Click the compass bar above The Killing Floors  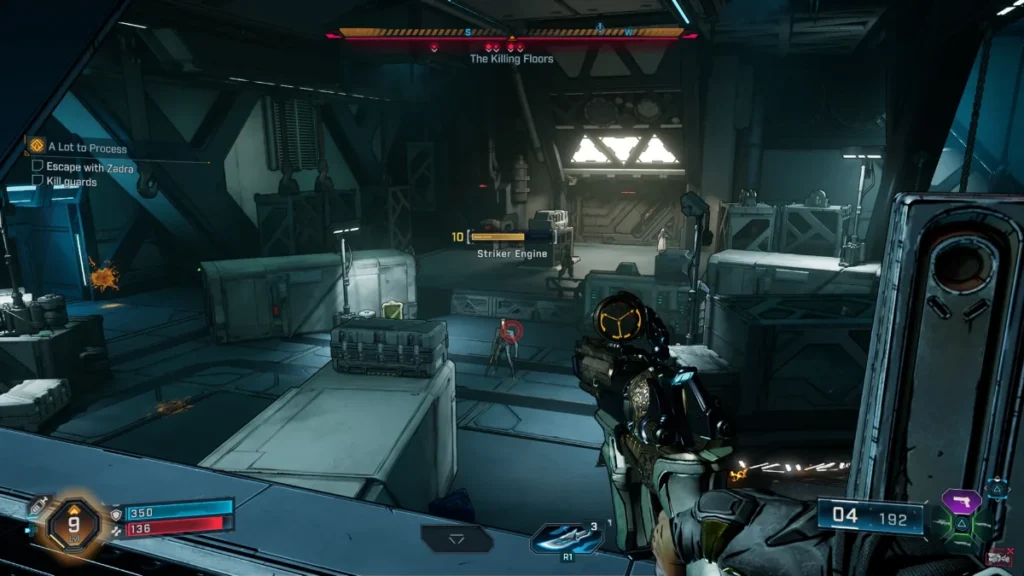point(511,33)
